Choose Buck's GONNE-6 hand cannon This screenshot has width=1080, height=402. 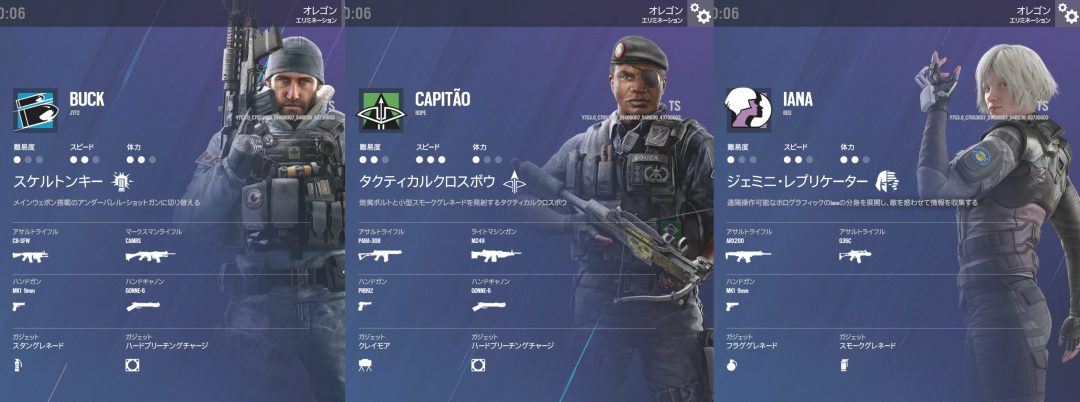click(143, 306)
